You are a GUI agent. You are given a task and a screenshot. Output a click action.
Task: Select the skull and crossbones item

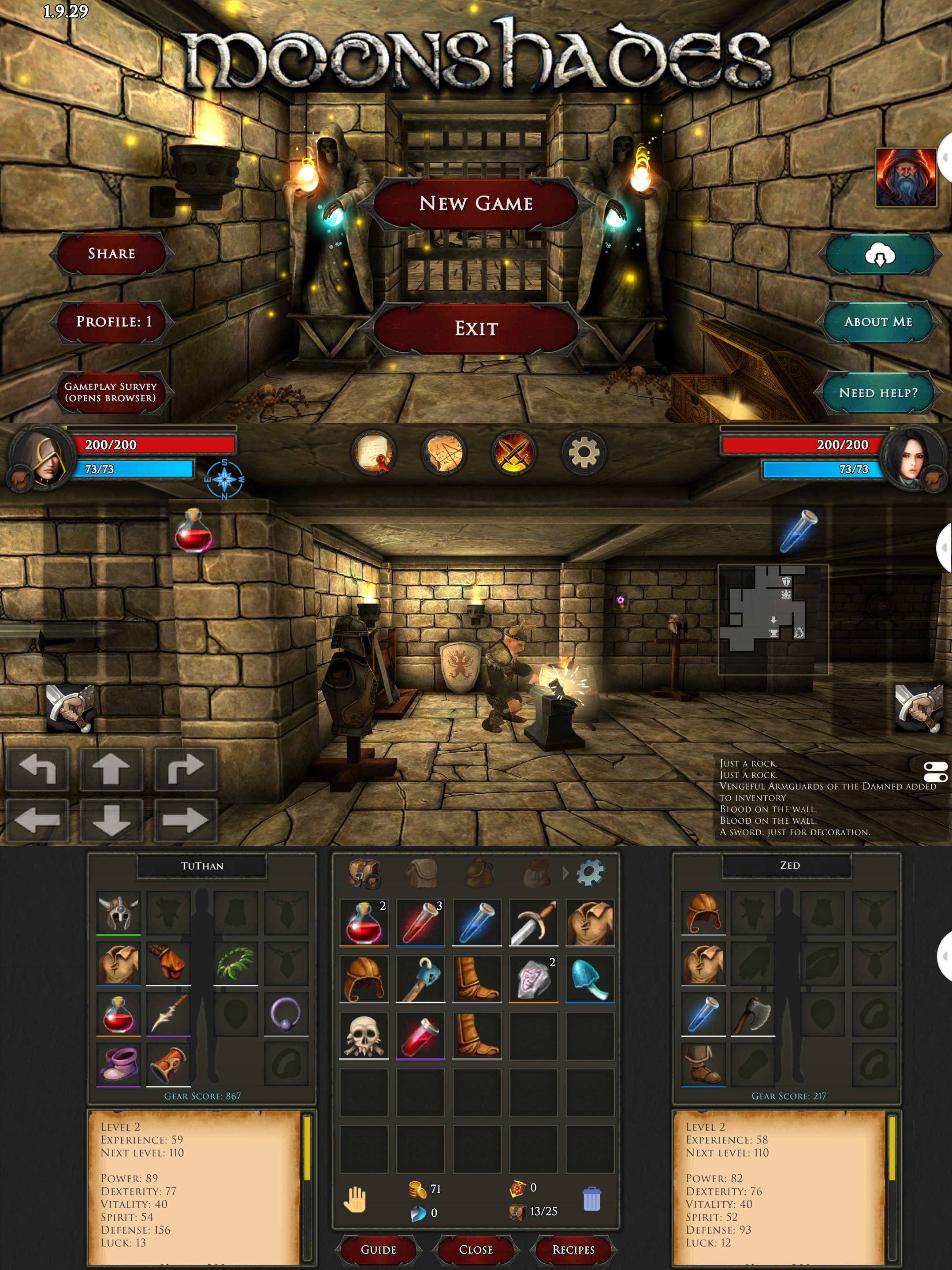click(364, 1036)
